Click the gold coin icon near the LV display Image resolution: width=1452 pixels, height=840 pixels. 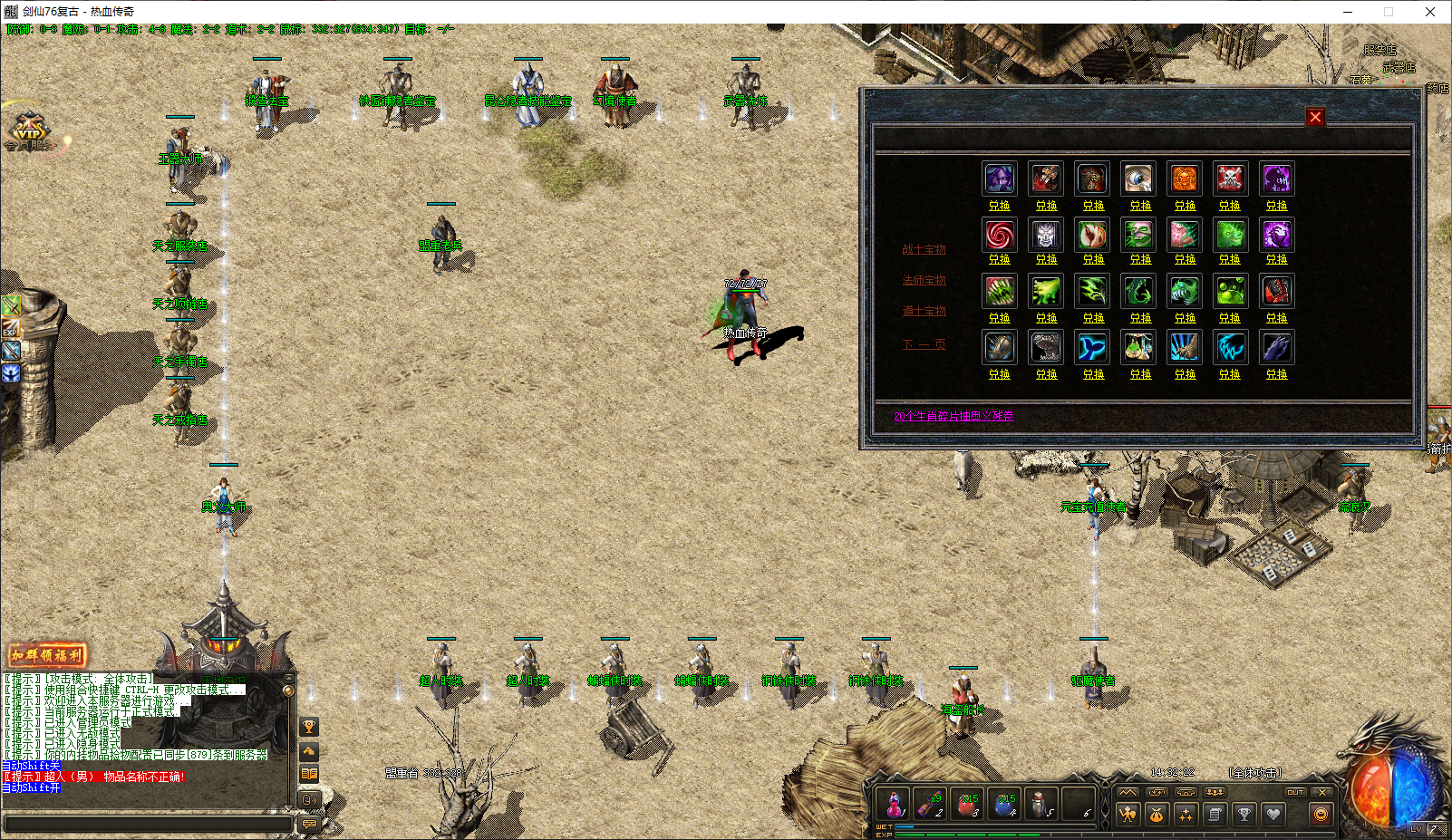coord(1320,815)
